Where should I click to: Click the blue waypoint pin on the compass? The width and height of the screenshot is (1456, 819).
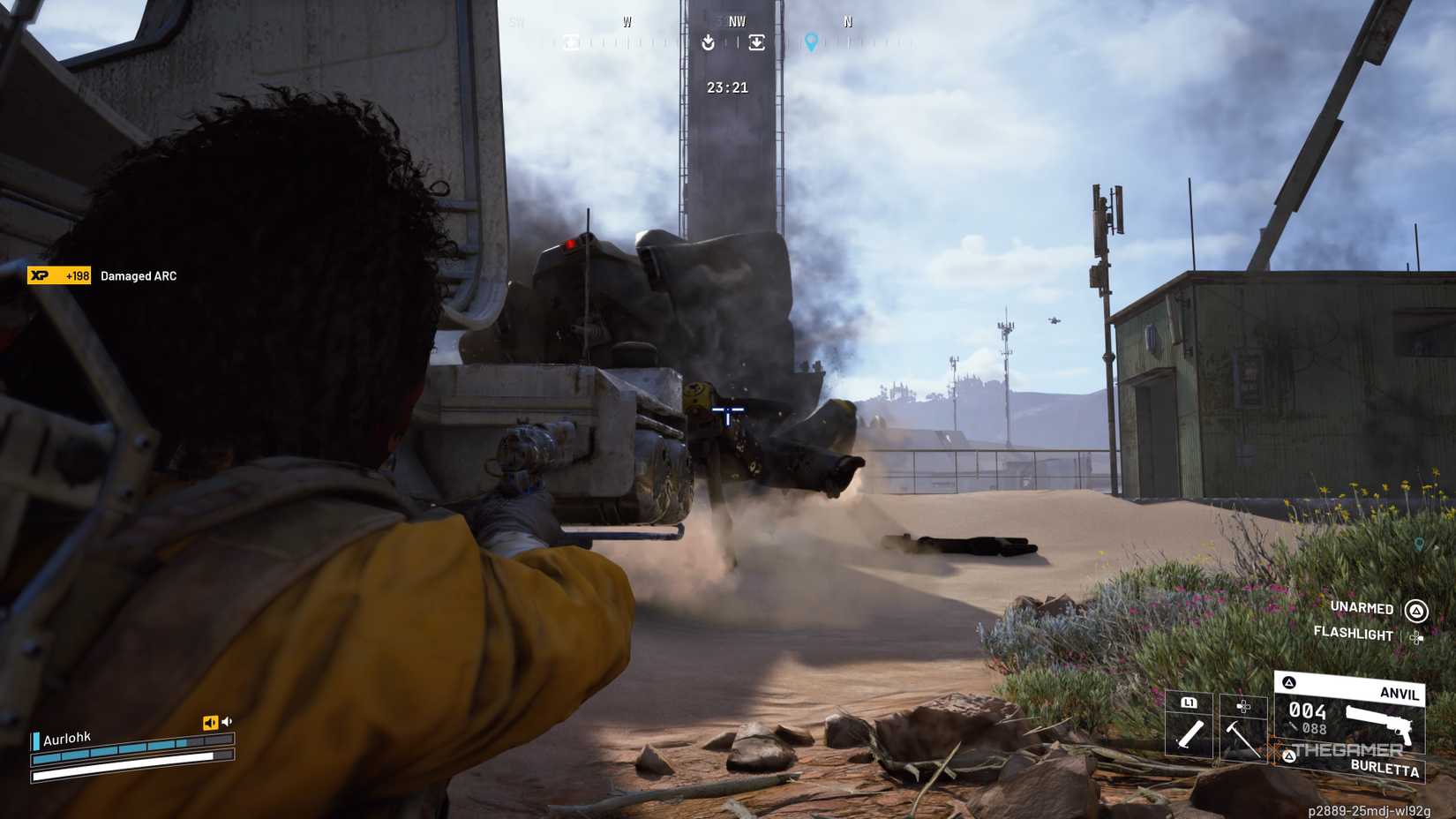(811, 42)
